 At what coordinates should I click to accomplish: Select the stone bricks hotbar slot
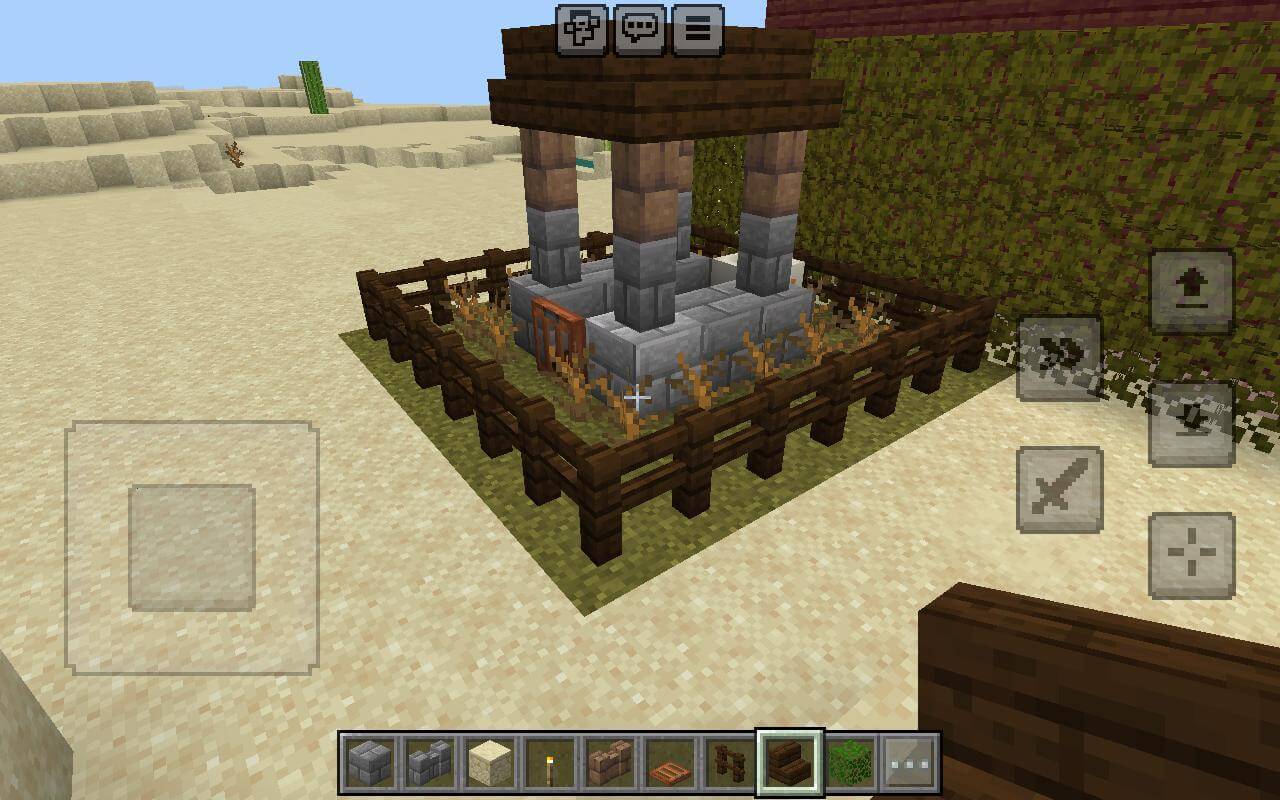pyautogui.click(x=371, y=763)
